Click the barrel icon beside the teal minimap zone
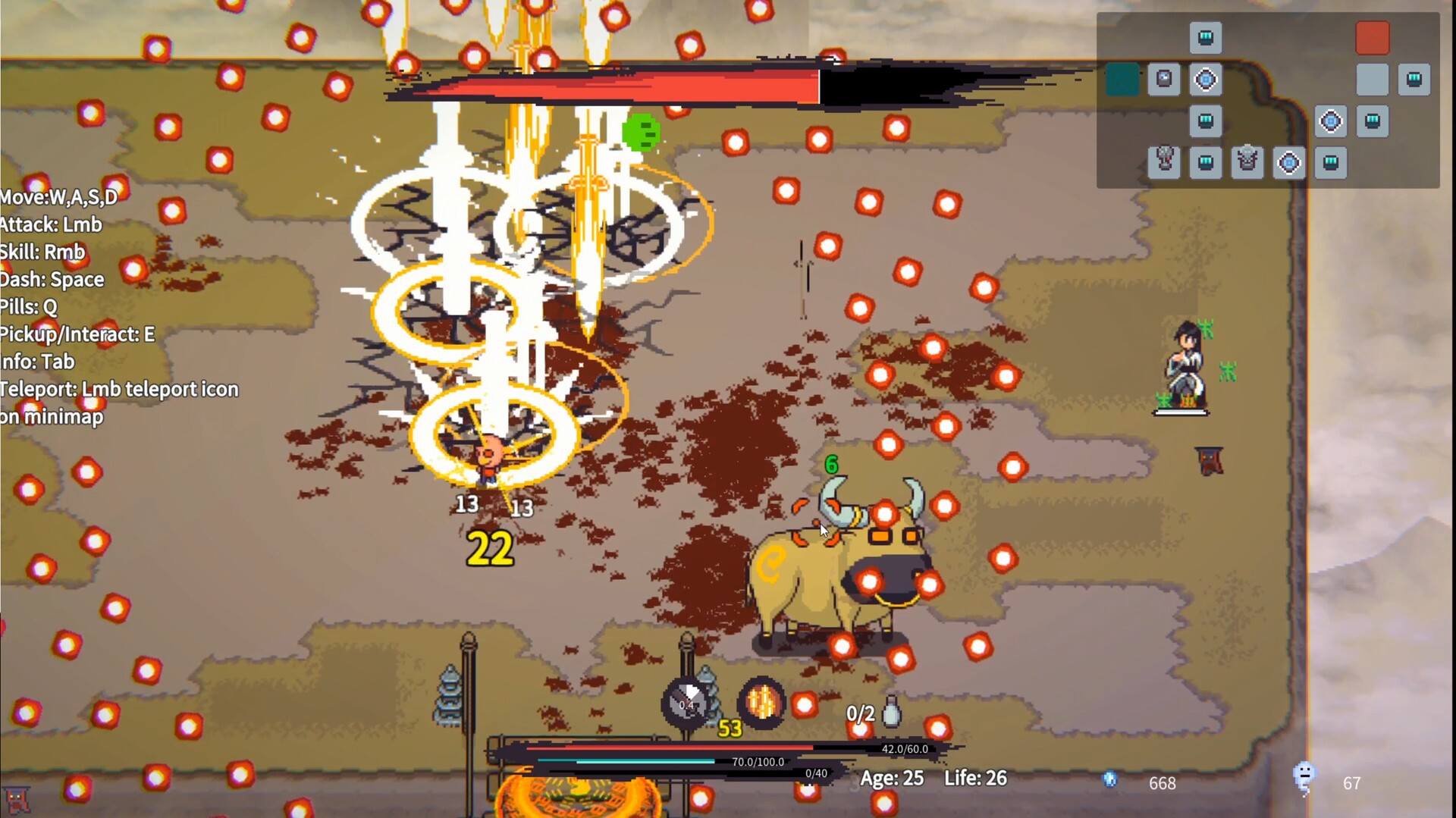This screenshot has width=1456, height=818. (x=1165, y=79)
